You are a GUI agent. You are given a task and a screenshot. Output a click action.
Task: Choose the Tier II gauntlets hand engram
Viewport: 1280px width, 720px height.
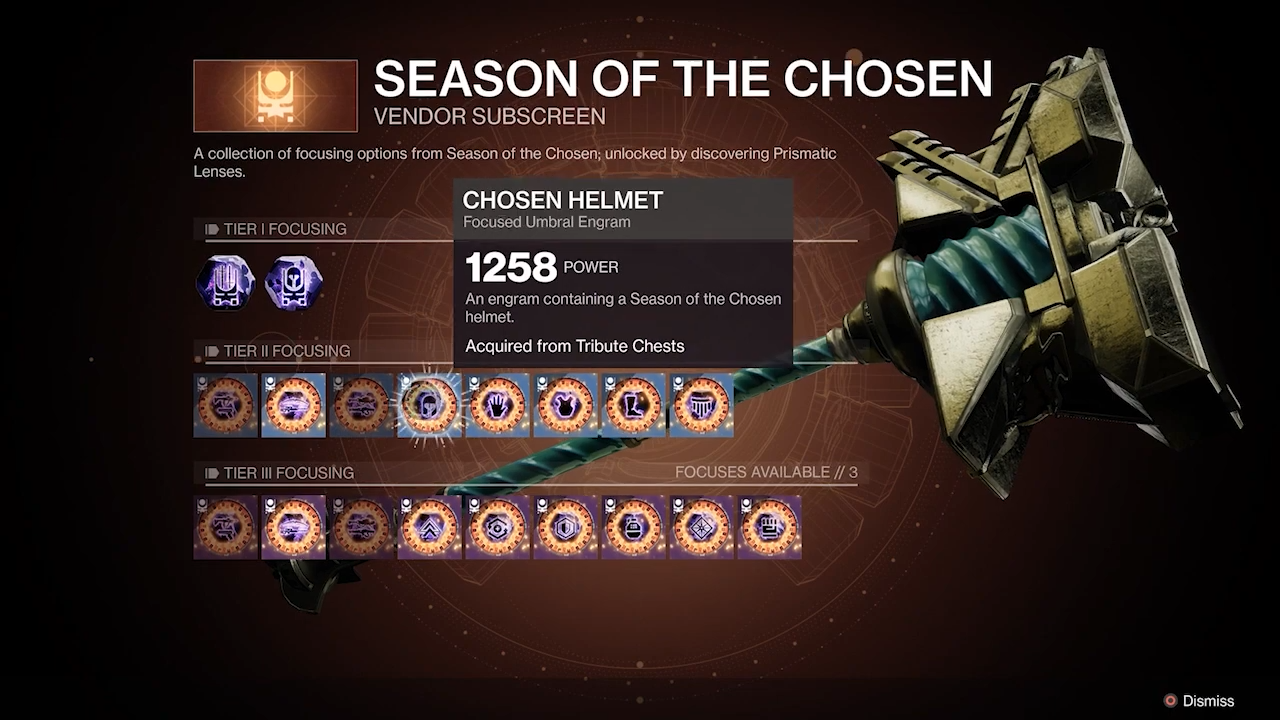click(497, 406)
